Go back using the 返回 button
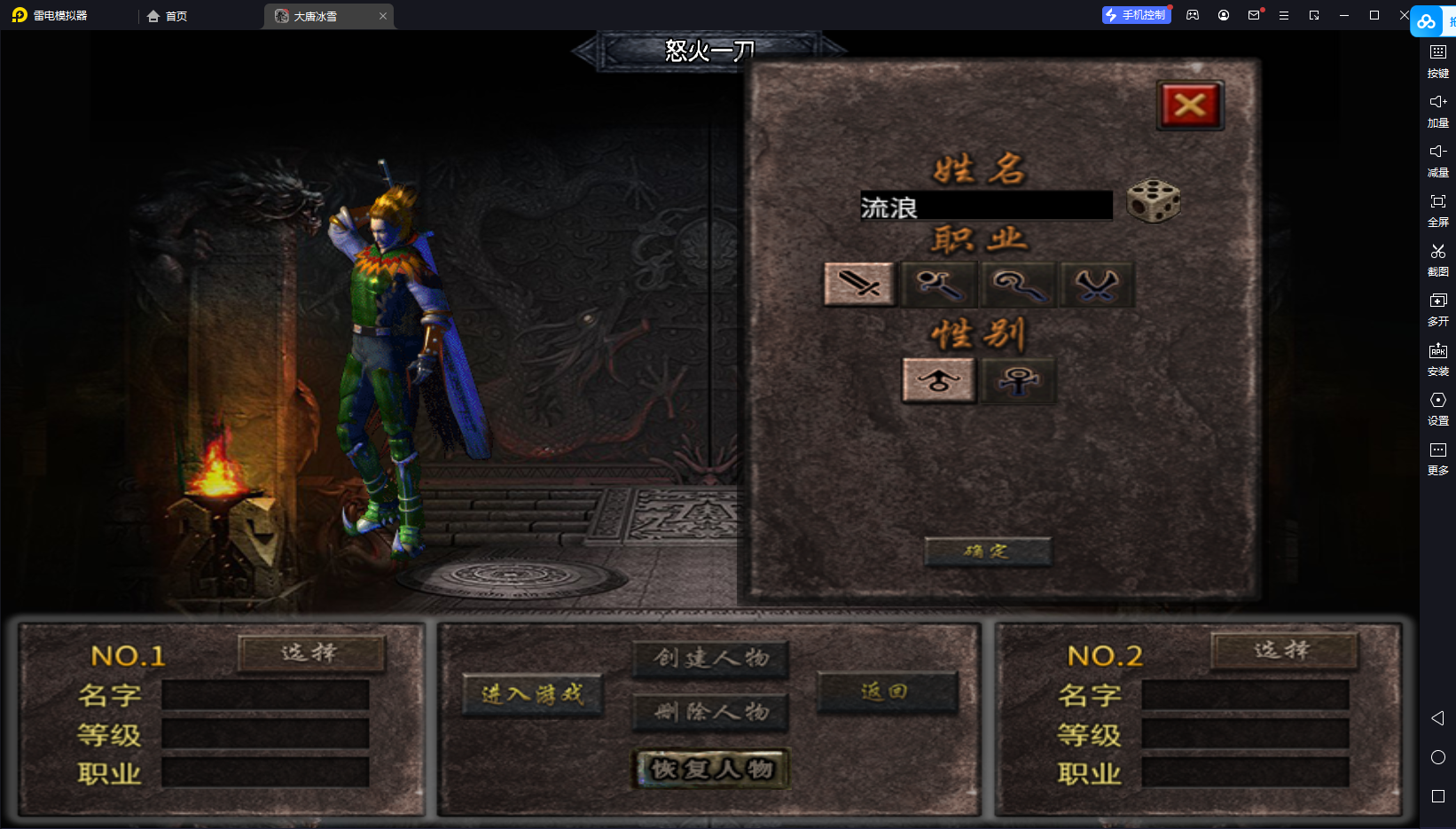Viewport: 1456px width, 829px height. point(886,692)
